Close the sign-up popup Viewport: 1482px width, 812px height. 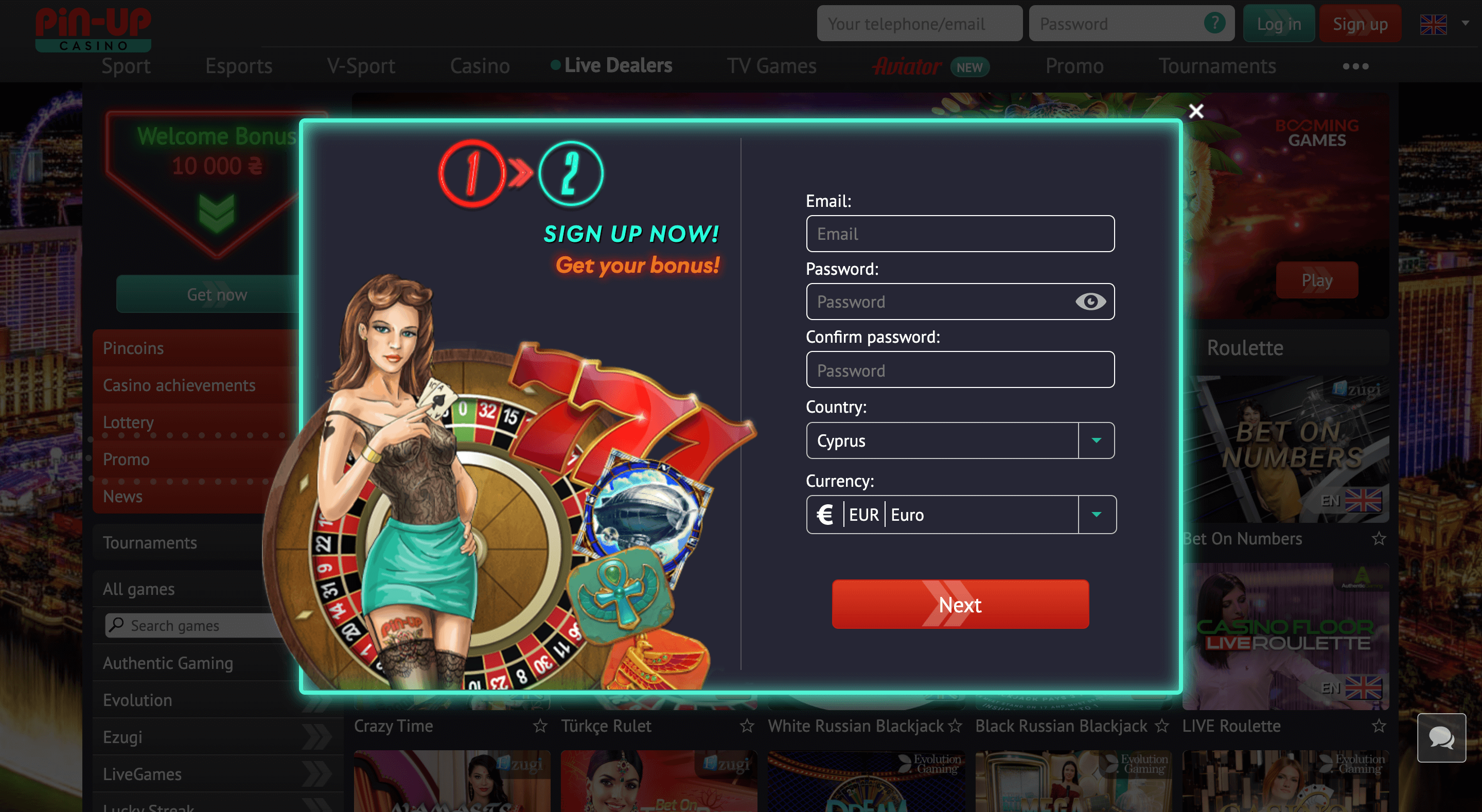click(x=1195, y=111)
